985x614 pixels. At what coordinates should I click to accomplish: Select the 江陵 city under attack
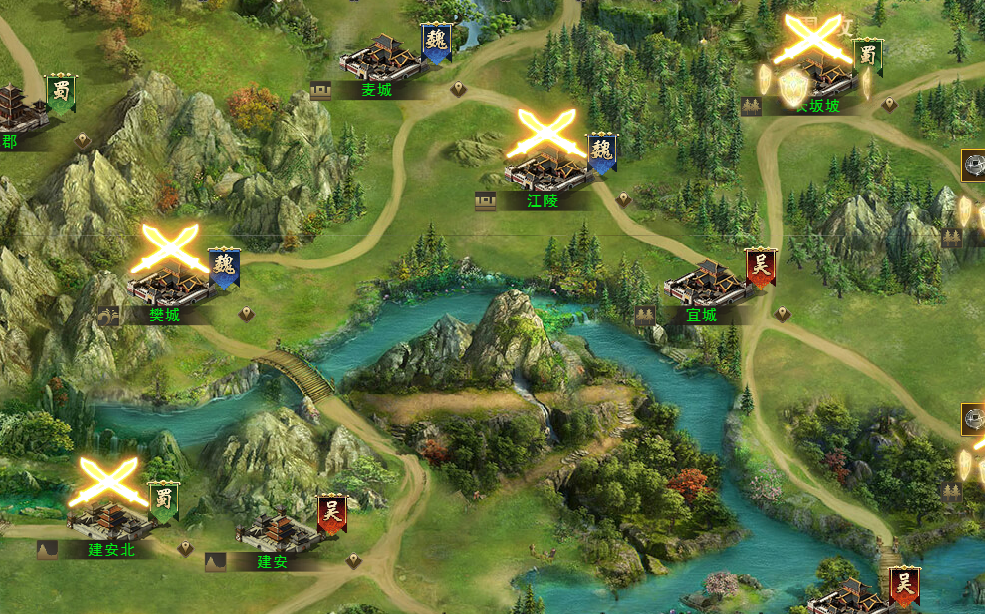[x=546, y=170]
